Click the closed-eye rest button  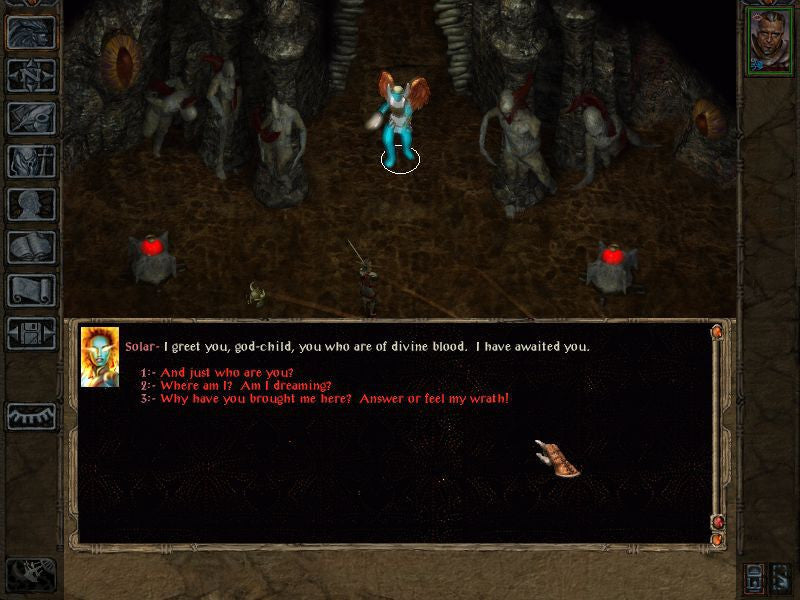31,415
